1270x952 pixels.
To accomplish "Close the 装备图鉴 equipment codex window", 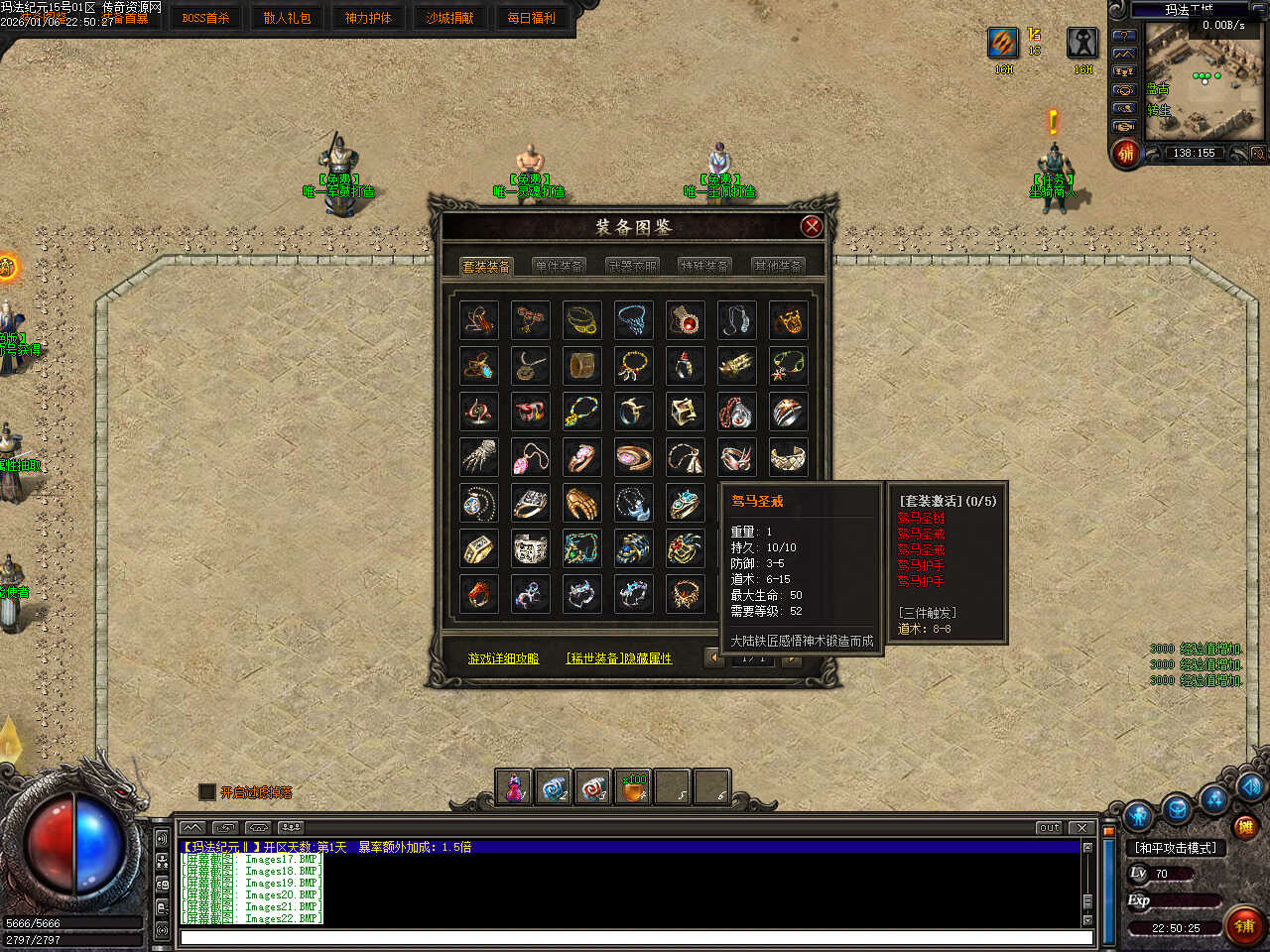I will click(x=812, y=226).
